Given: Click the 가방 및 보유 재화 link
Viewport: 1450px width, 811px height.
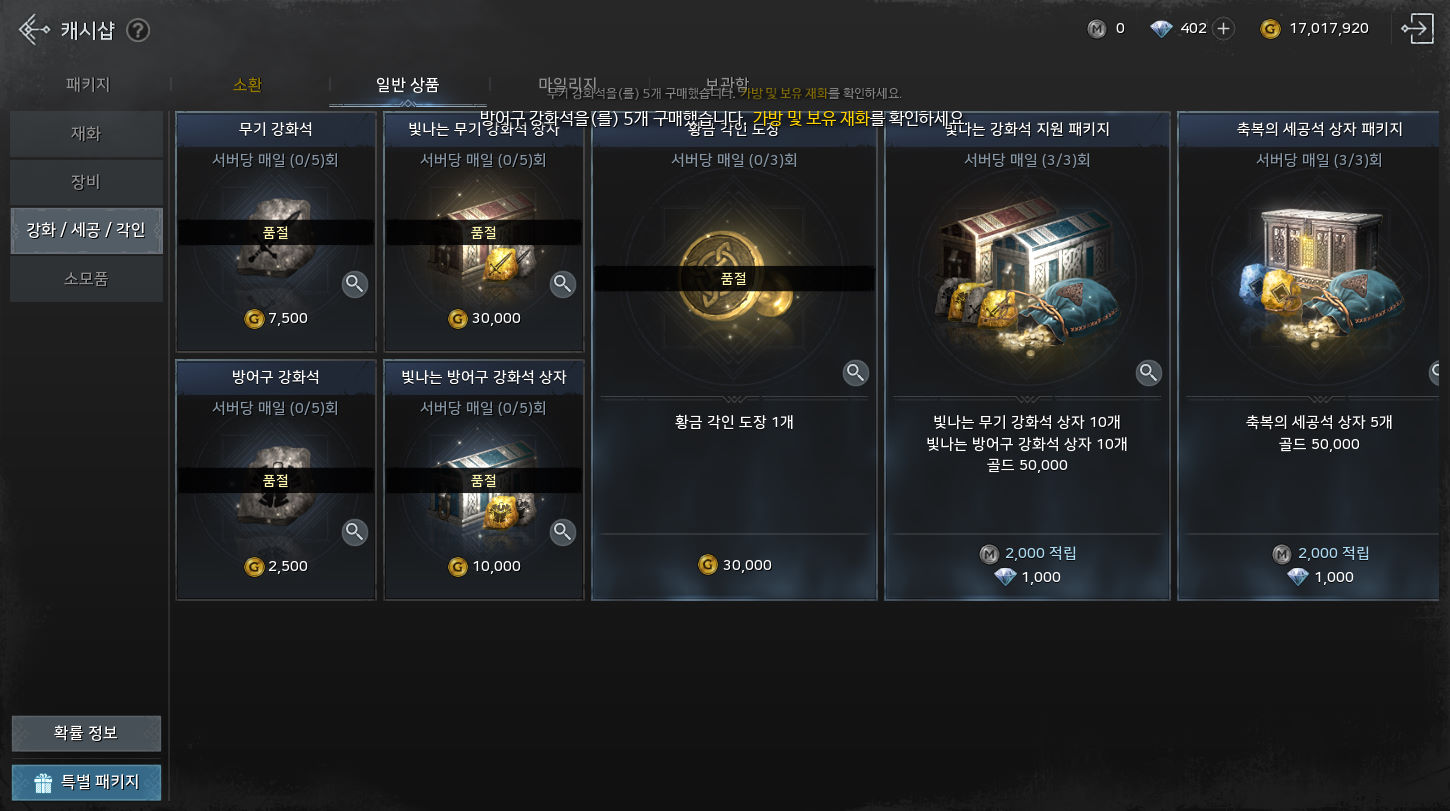Looking at the screenshot, I should [810, 118].
